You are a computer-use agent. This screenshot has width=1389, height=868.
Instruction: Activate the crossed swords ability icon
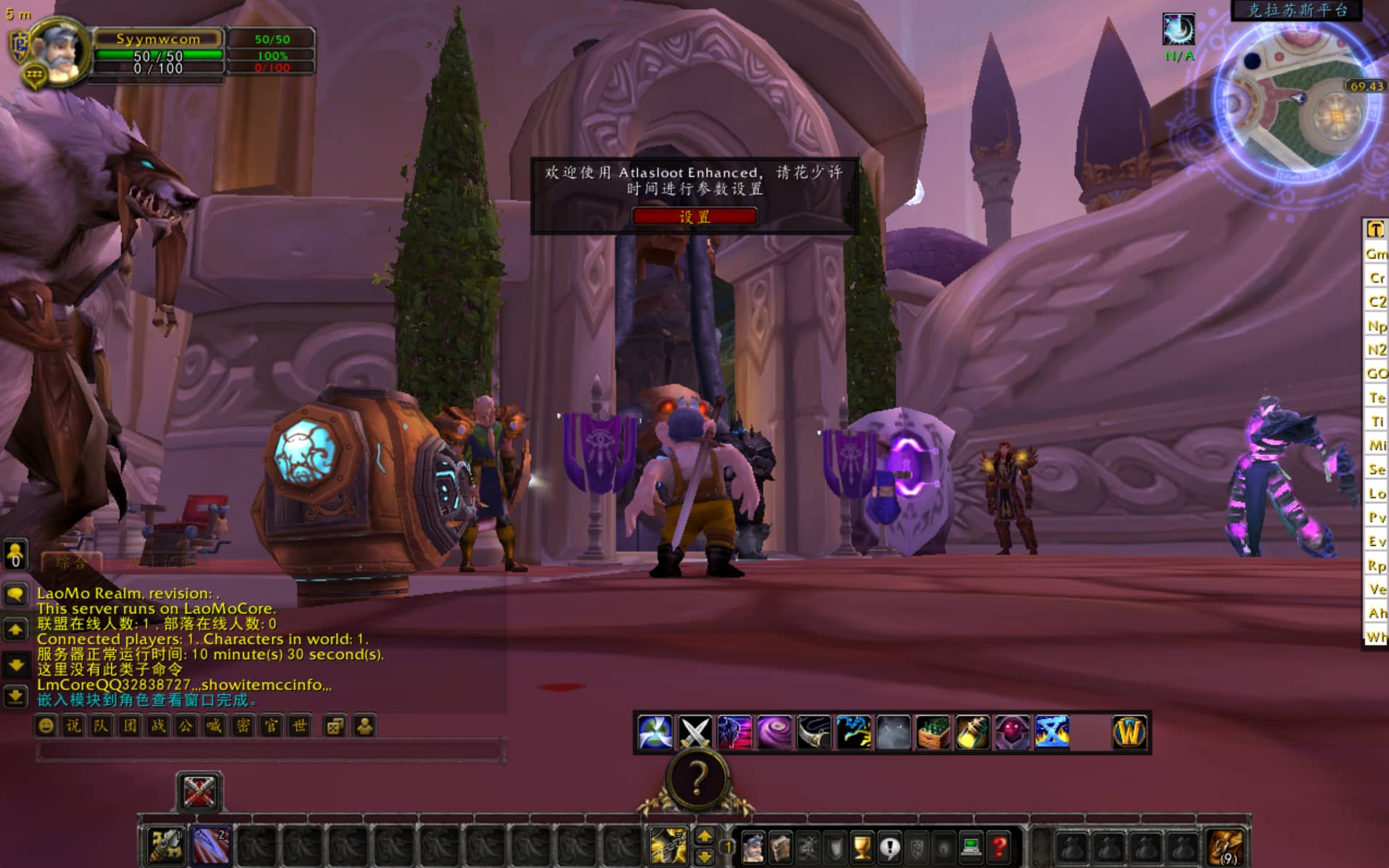pyautogui.click(x=694, y=732)
